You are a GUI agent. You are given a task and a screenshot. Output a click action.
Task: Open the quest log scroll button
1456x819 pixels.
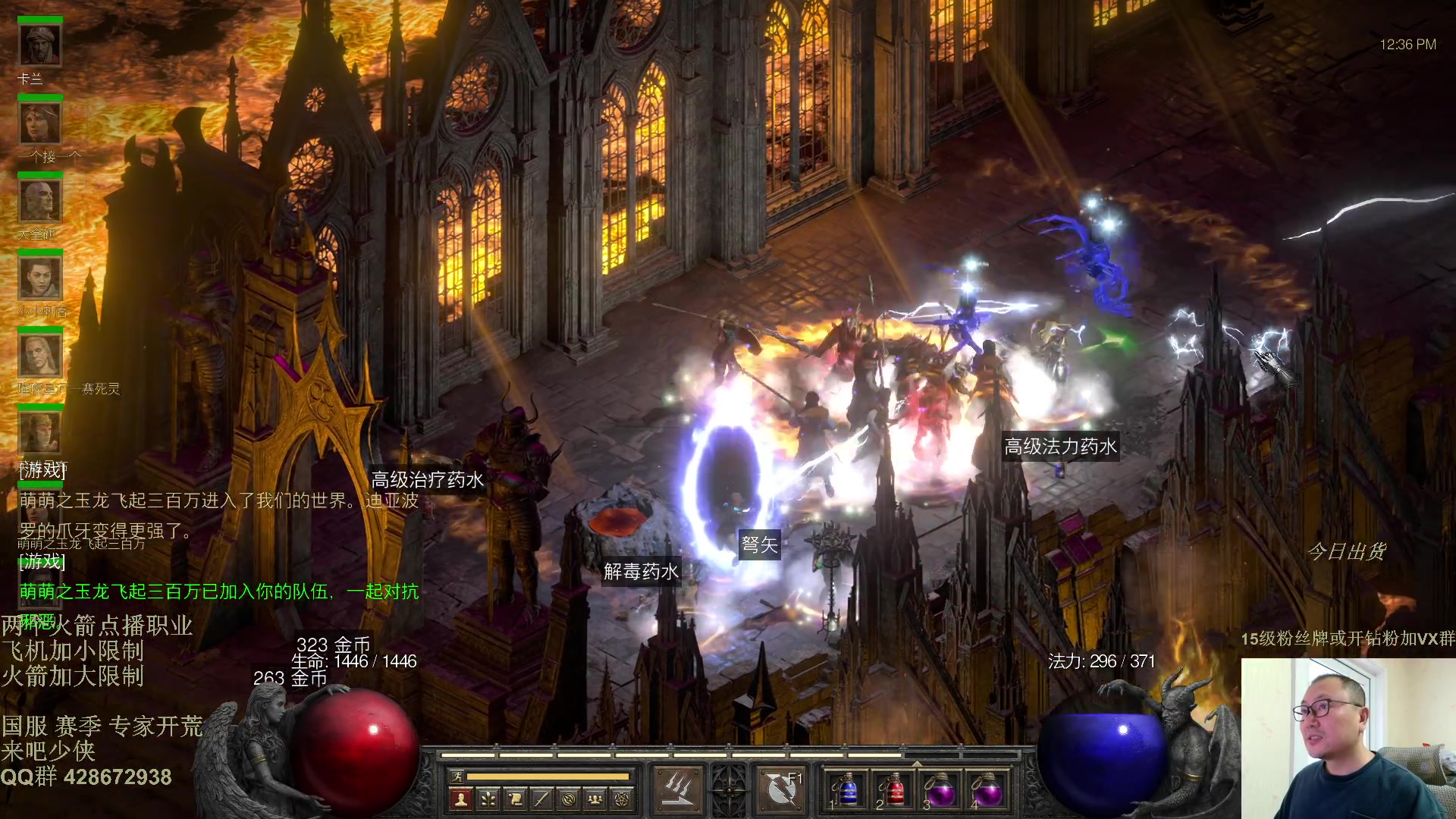(x=515, y=799)
